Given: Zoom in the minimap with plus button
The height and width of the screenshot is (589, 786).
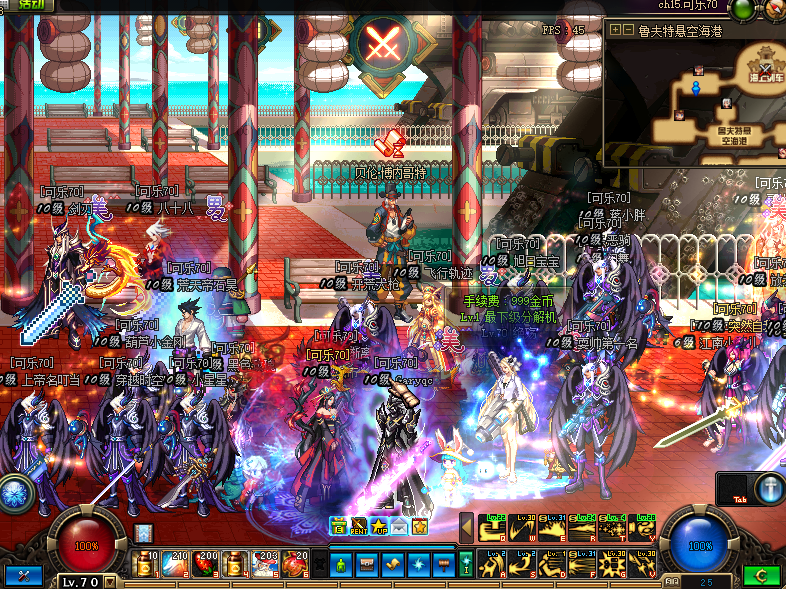Looking at the screenshot, I should pos(615,30).
